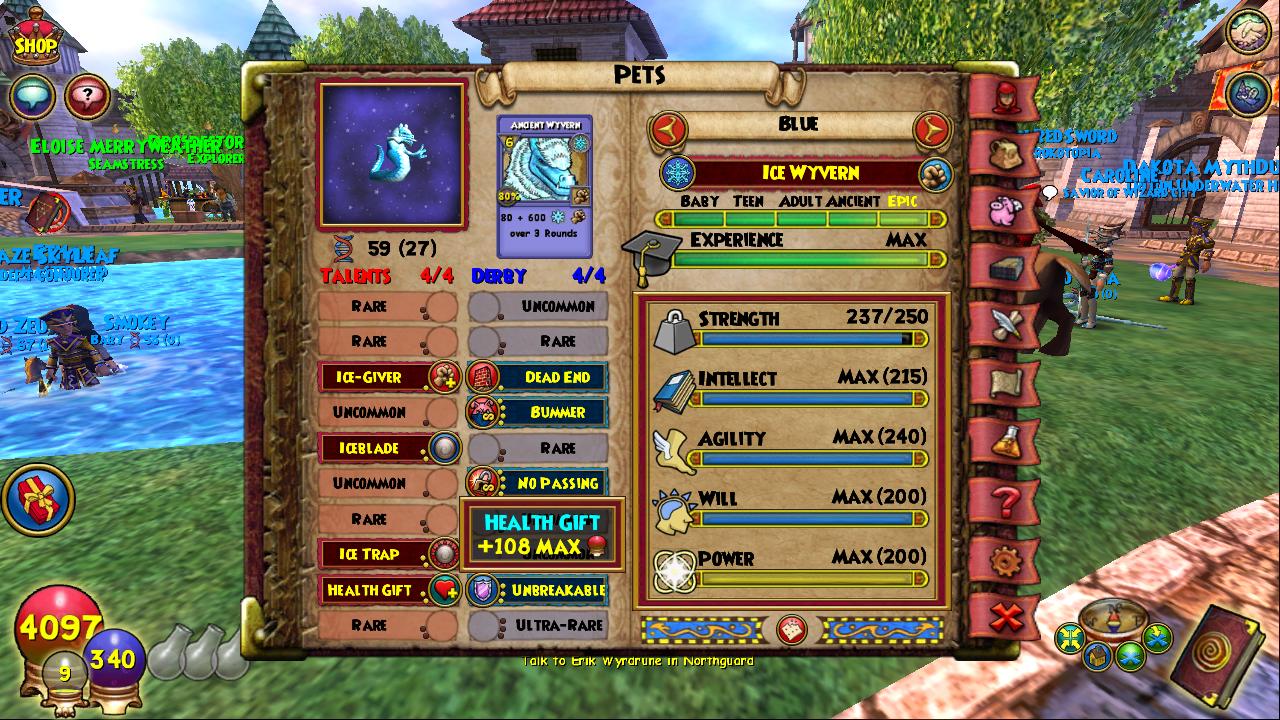The image size is (1280, 720).
Task: Open the settings gear tab
Action: tap(1004, 561)
